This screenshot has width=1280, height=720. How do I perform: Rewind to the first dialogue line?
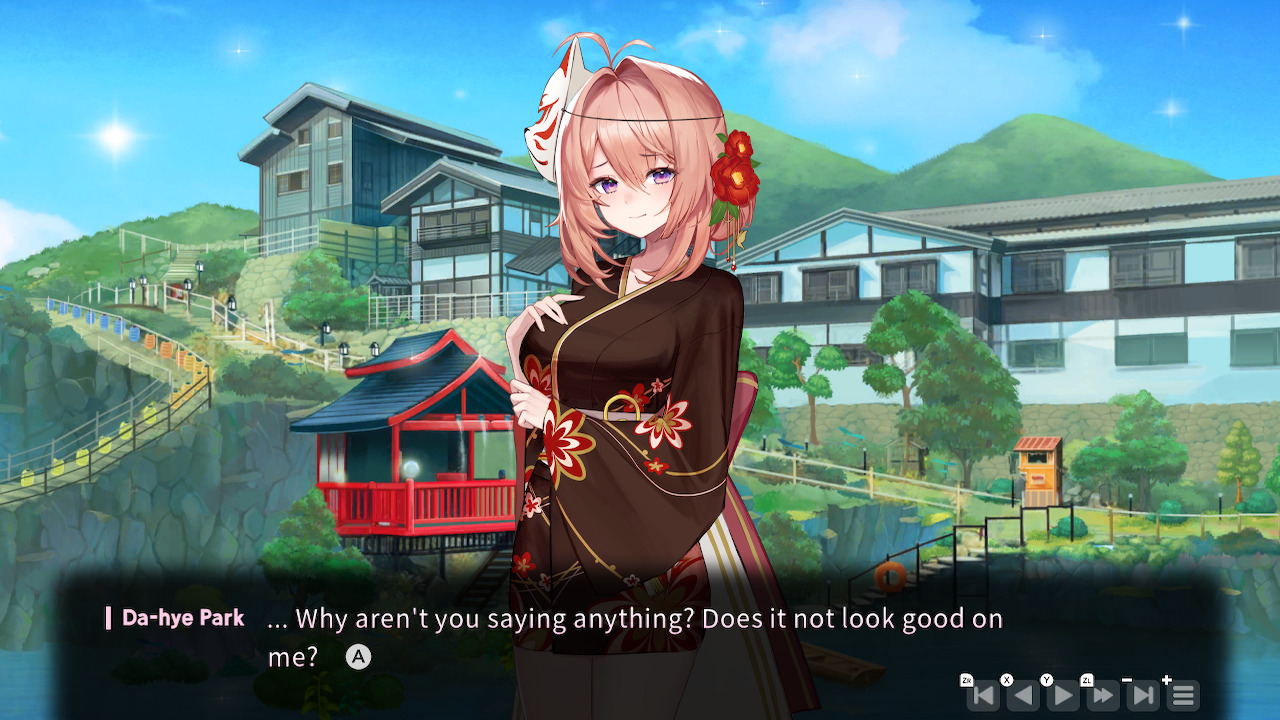click(985, 694)
